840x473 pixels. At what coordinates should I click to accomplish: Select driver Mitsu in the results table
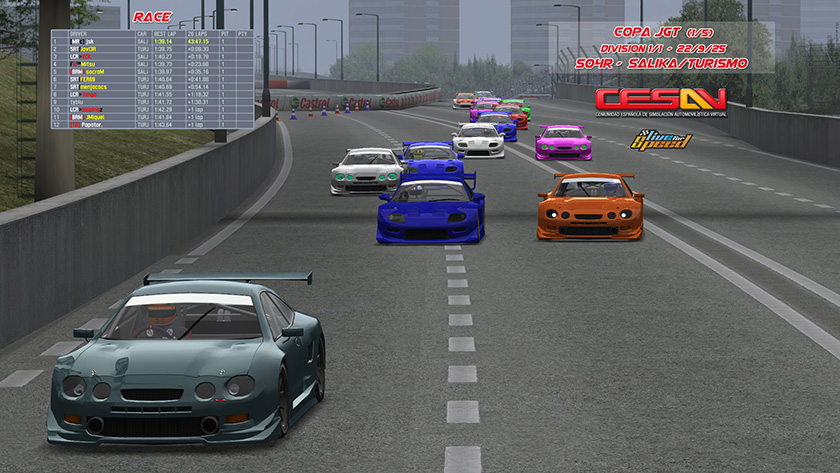click(88, 64)
